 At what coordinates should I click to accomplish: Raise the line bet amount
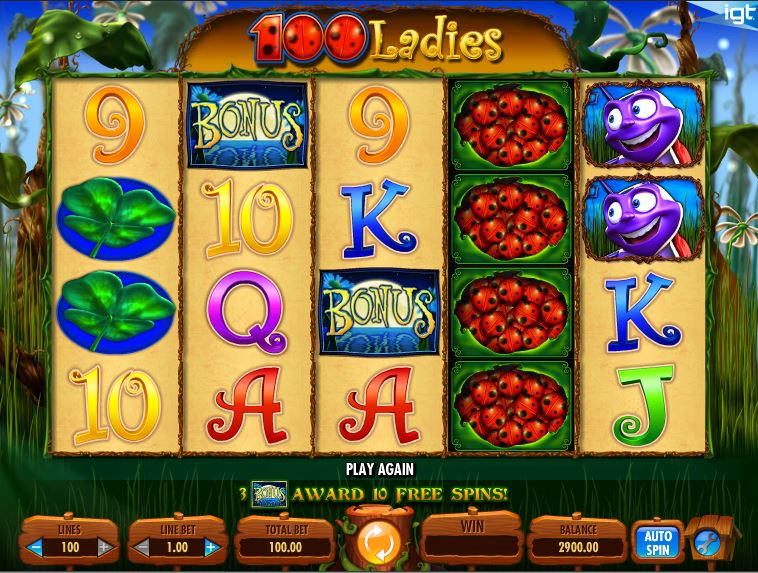click(211, 547)
